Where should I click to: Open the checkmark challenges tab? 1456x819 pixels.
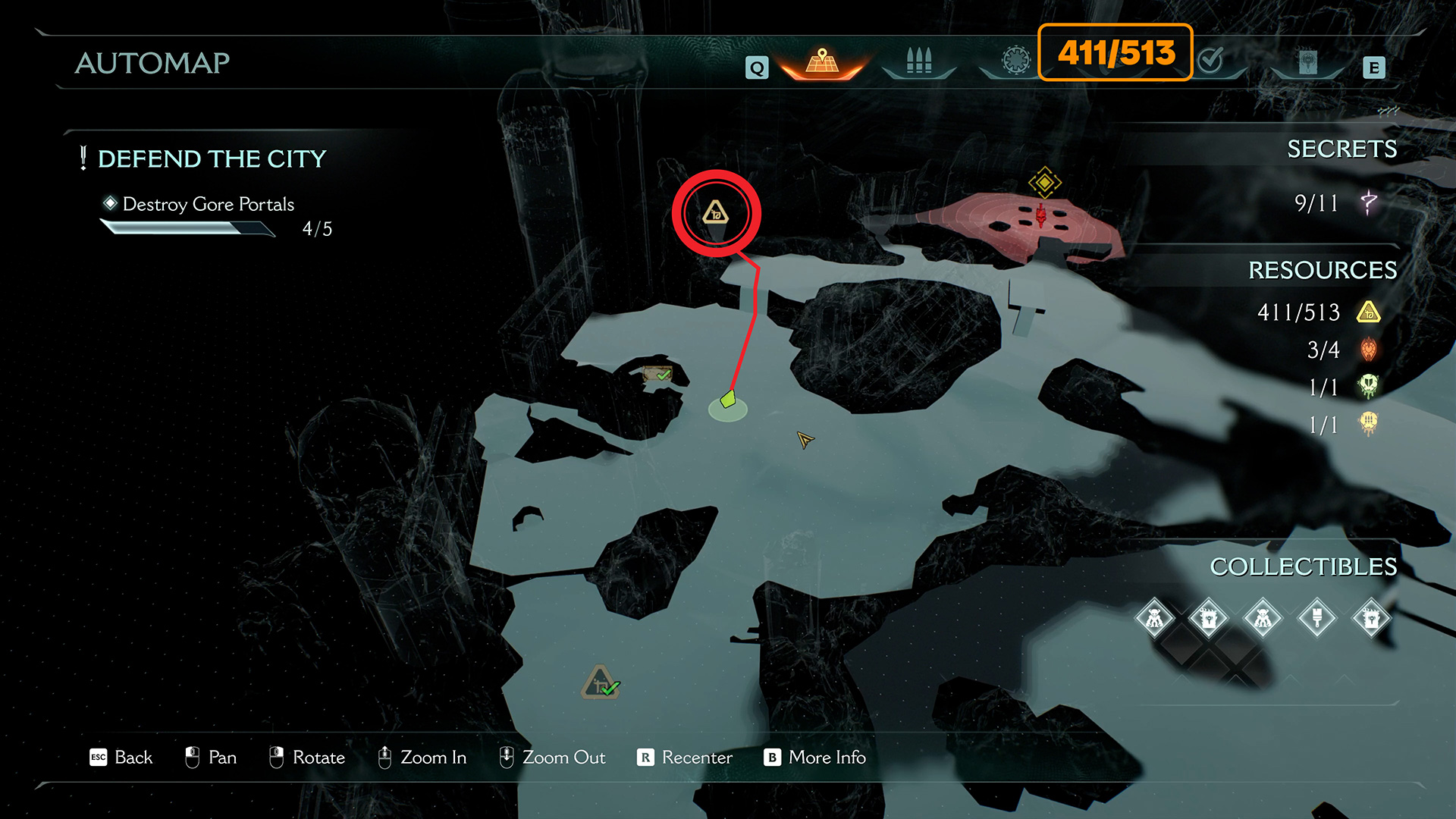[1211, 60]
